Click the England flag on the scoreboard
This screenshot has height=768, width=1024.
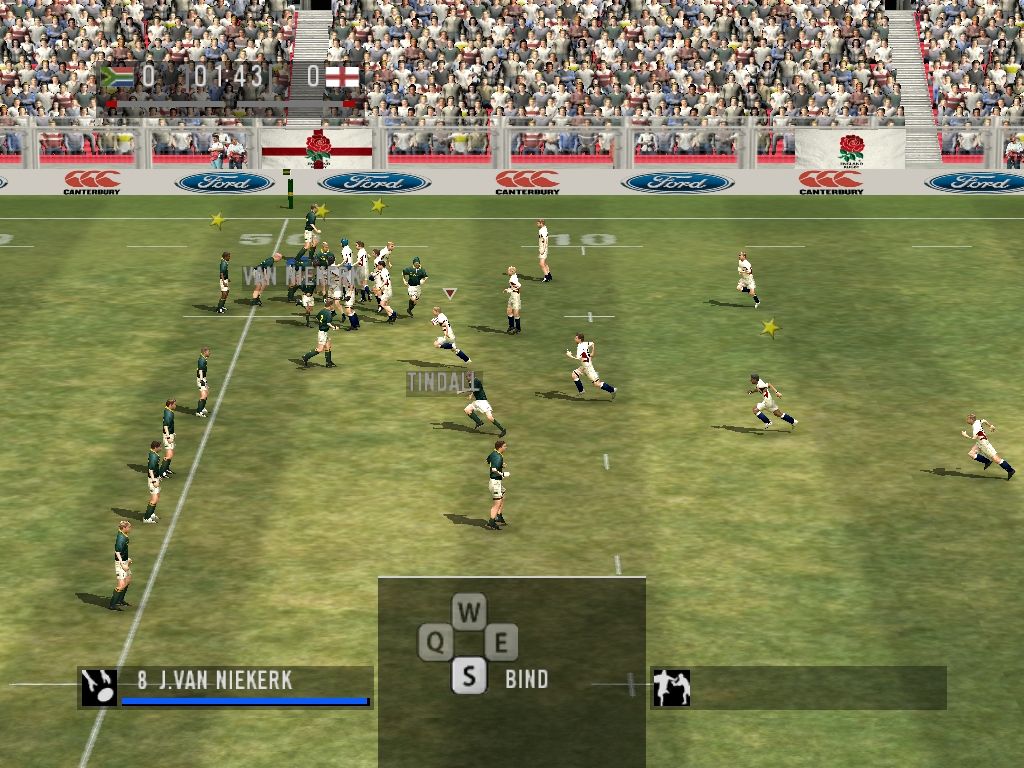coord(341,76)
